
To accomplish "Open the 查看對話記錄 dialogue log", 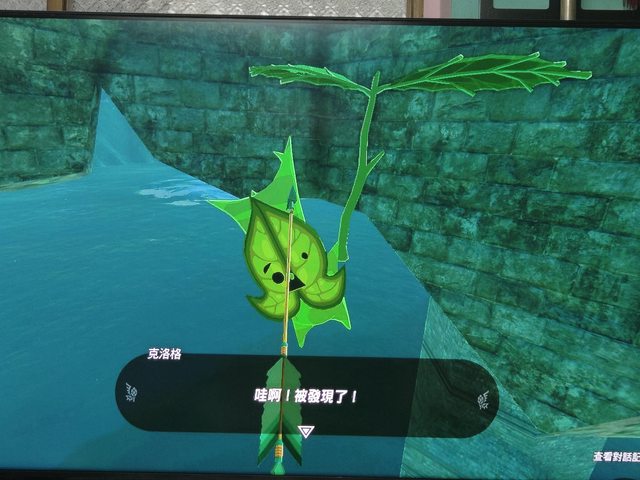I will [x=615, y=456].
